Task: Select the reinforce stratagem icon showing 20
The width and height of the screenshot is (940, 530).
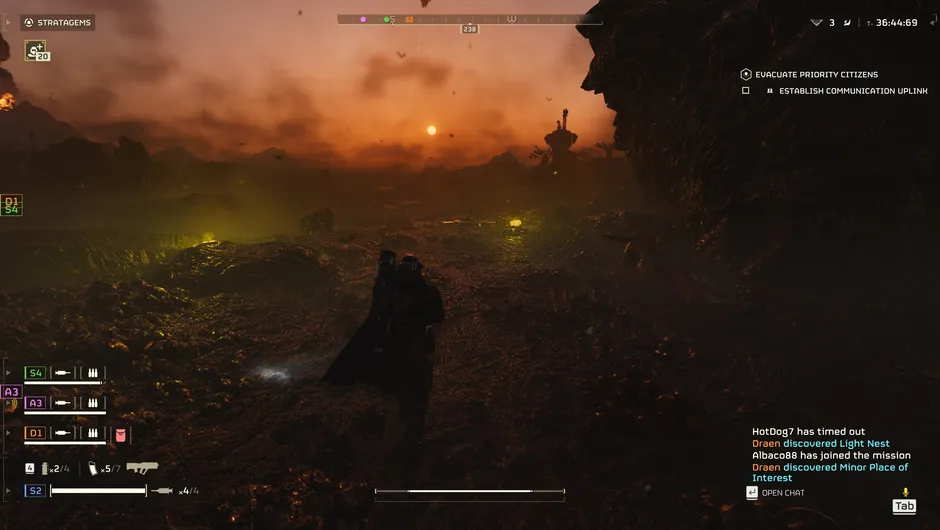Action: point(36,50)
